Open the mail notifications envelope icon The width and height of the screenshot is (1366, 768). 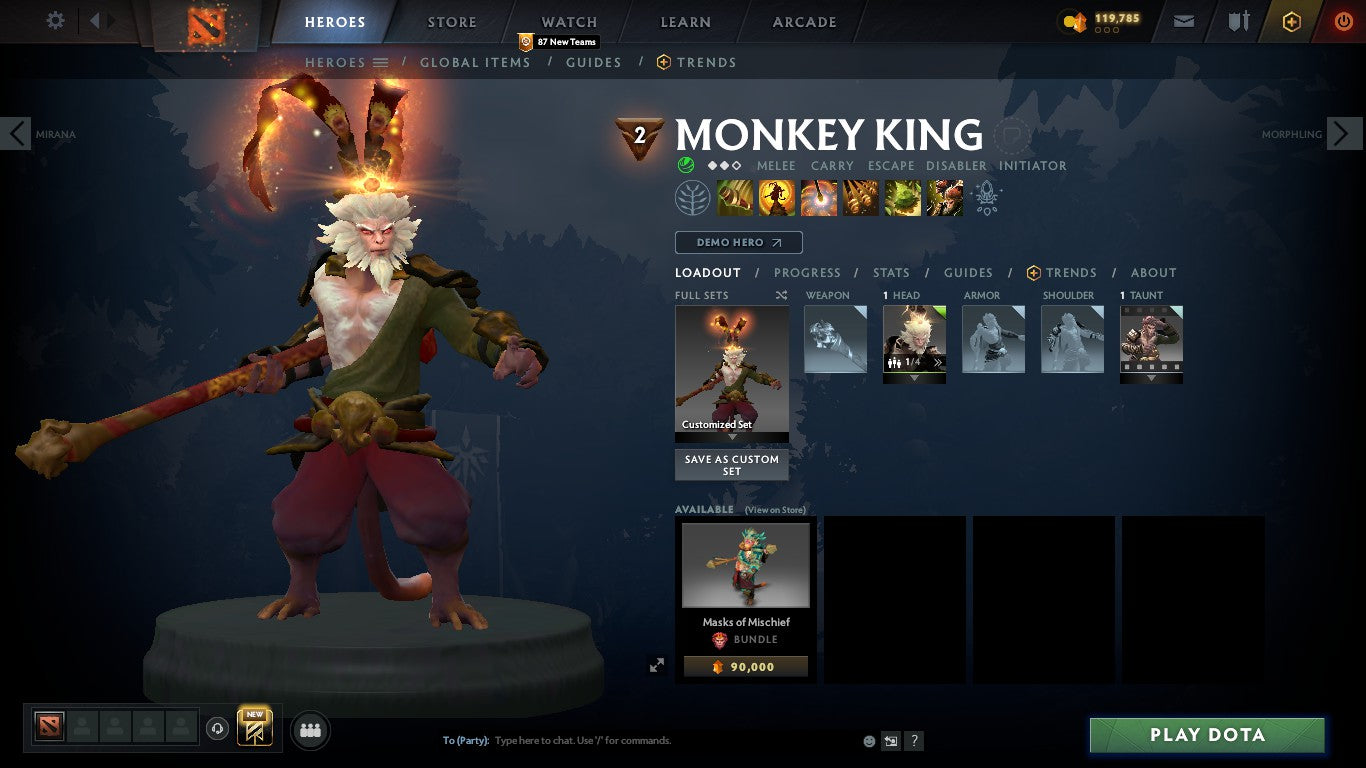click(x=1183, y=20)
